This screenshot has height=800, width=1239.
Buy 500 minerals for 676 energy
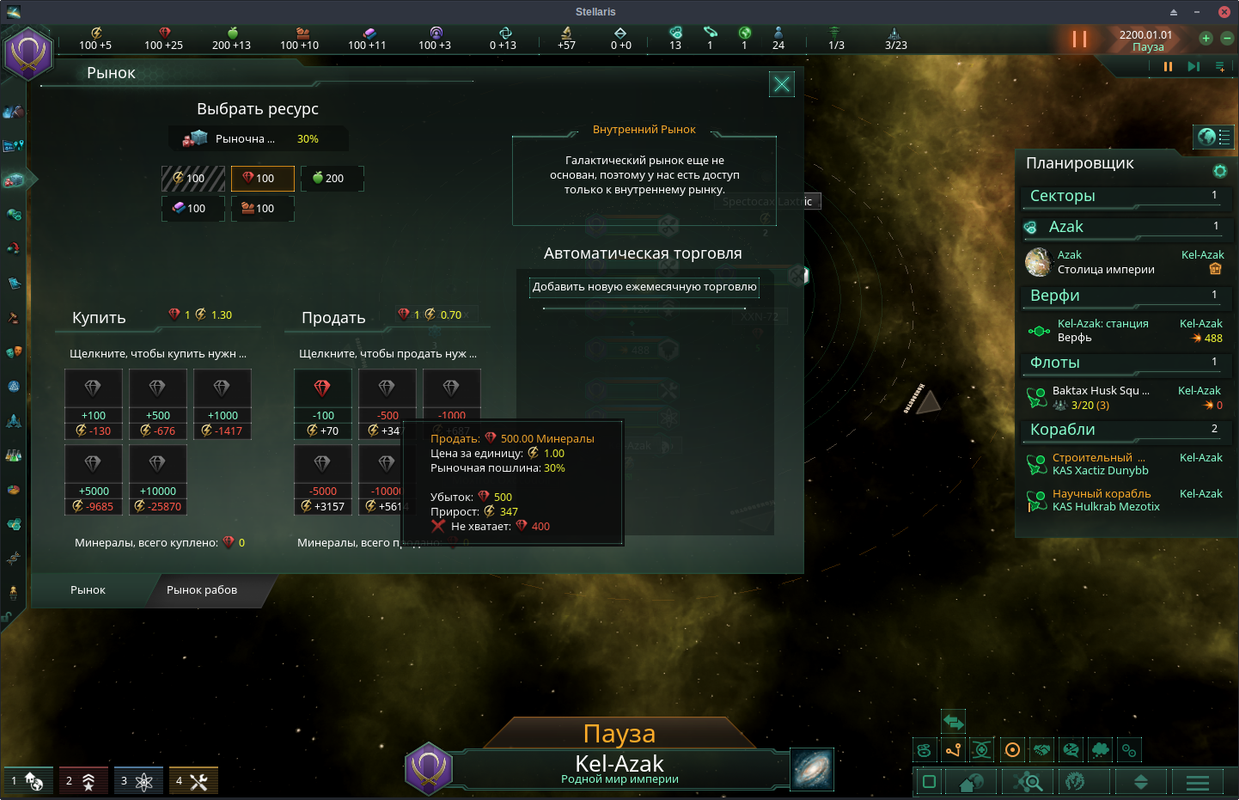coord(157,404)
